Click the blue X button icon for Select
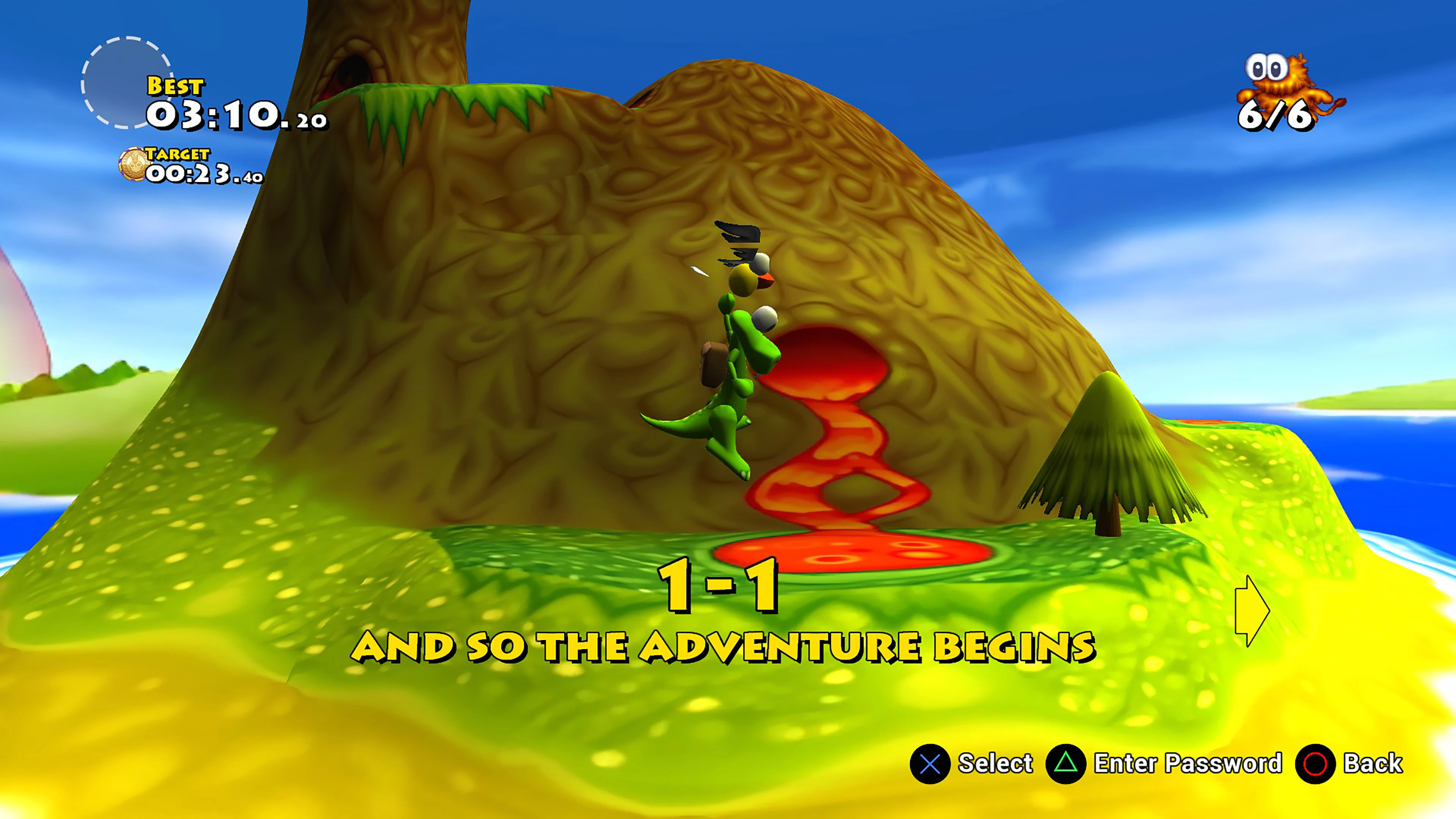1456x819 pixels. pyautogui.click(x=930, y=764)
